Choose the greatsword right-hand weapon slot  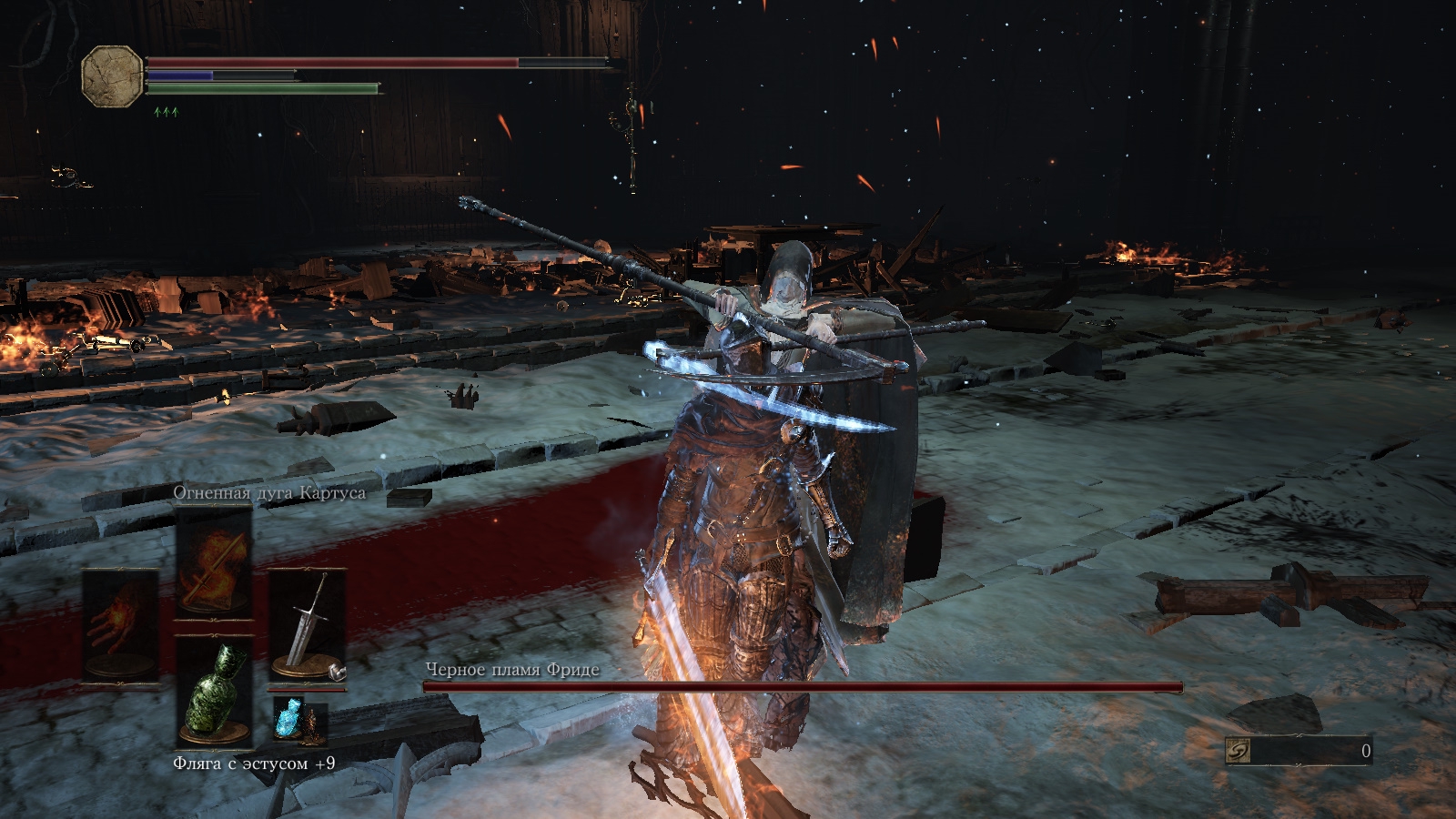click(x=307, y=625)
